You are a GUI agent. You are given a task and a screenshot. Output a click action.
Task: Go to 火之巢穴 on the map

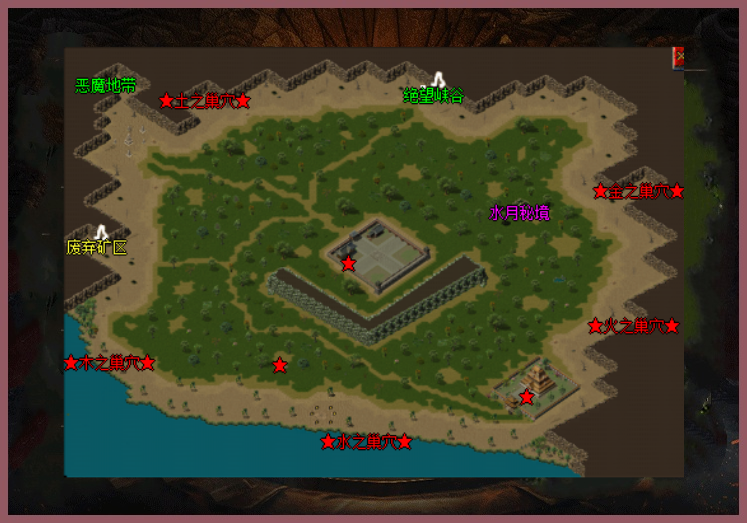click(x=634, y=326)
